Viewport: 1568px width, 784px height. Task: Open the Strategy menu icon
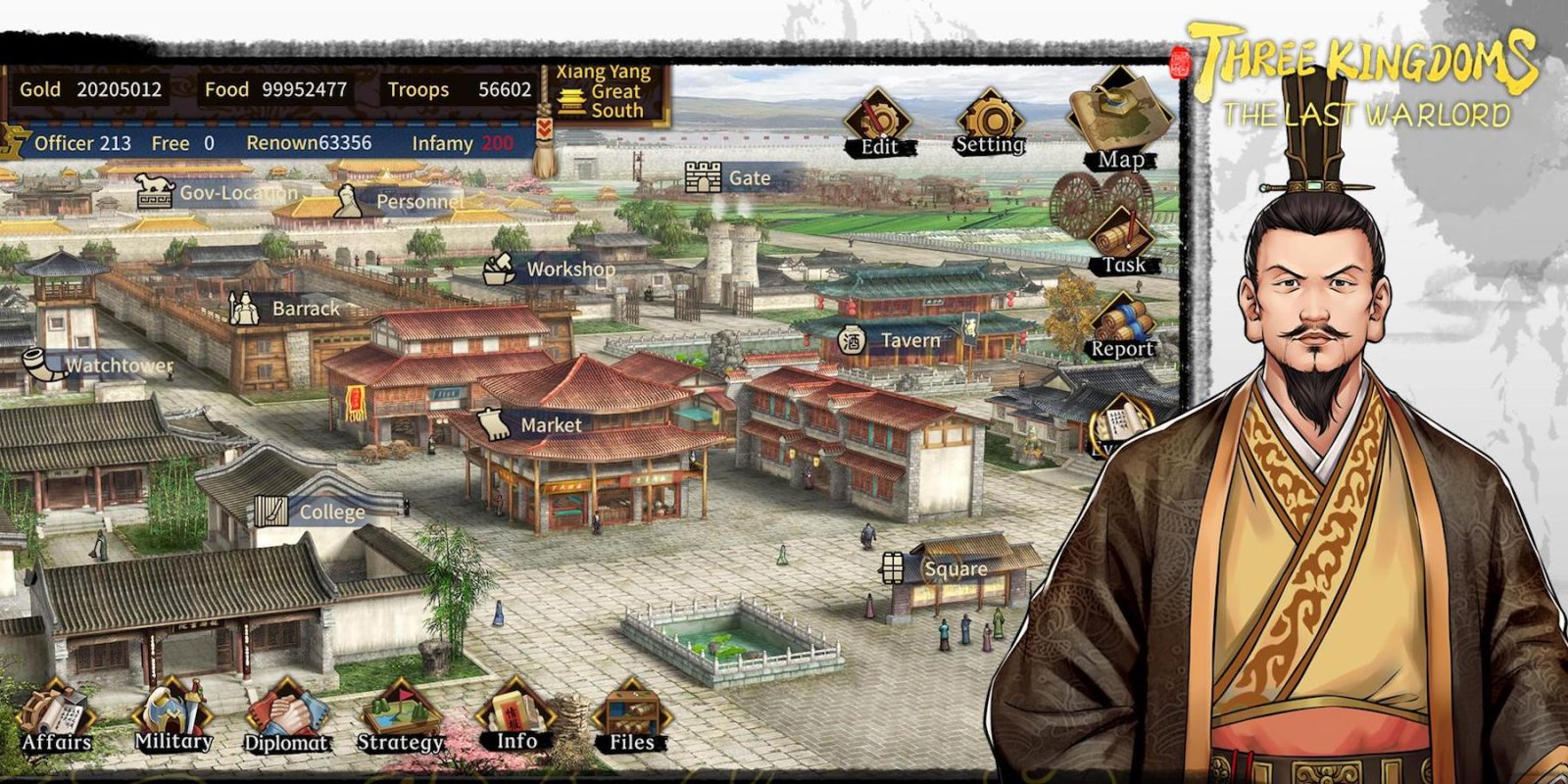coord(402,708)
